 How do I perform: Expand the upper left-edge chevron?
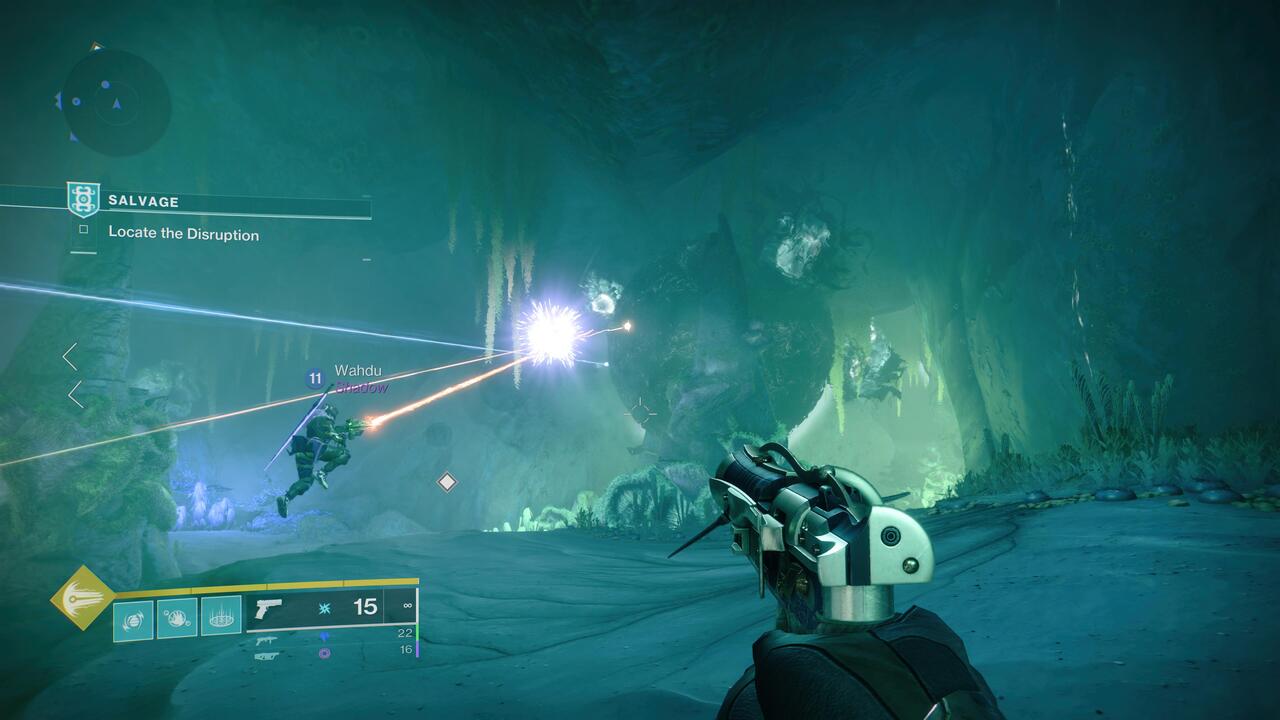click(71, 354)
